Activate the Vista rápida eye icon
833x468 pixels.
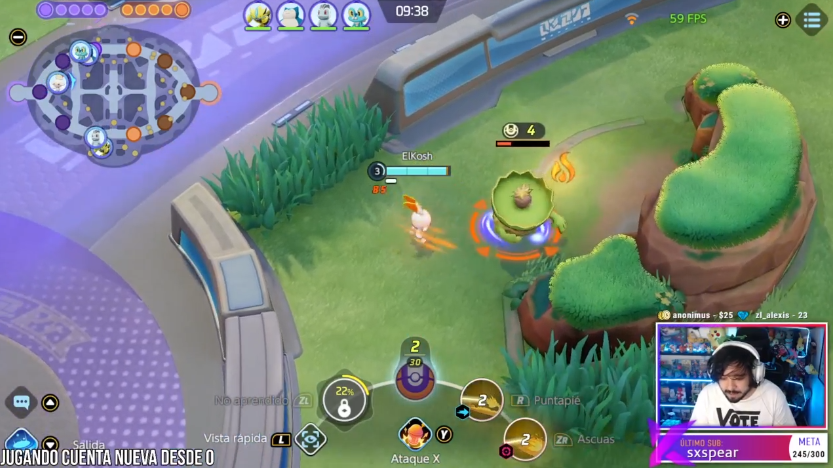tap(311, 438)
